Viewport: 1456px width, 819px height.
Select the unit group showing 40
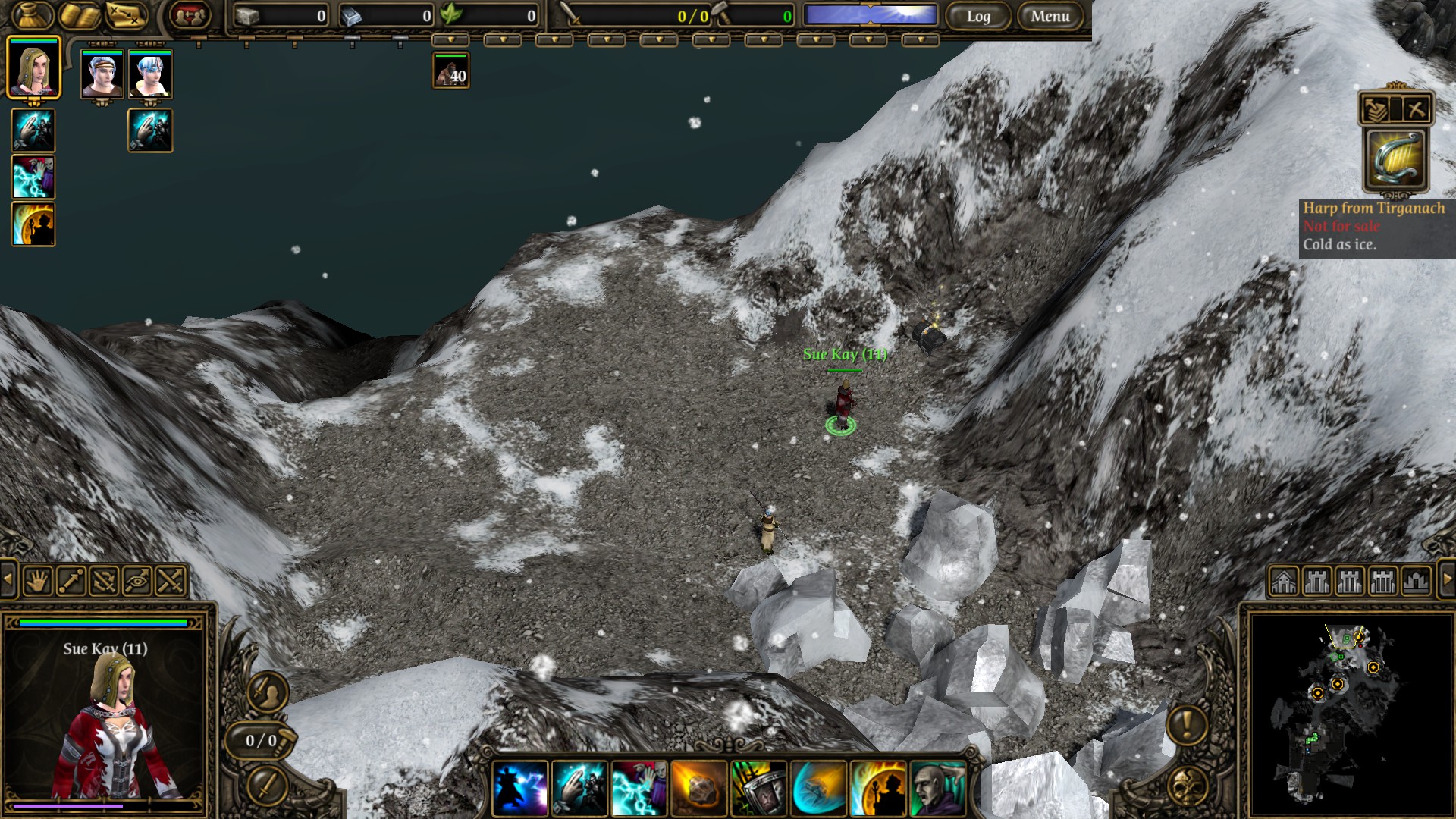coord(450,71)
